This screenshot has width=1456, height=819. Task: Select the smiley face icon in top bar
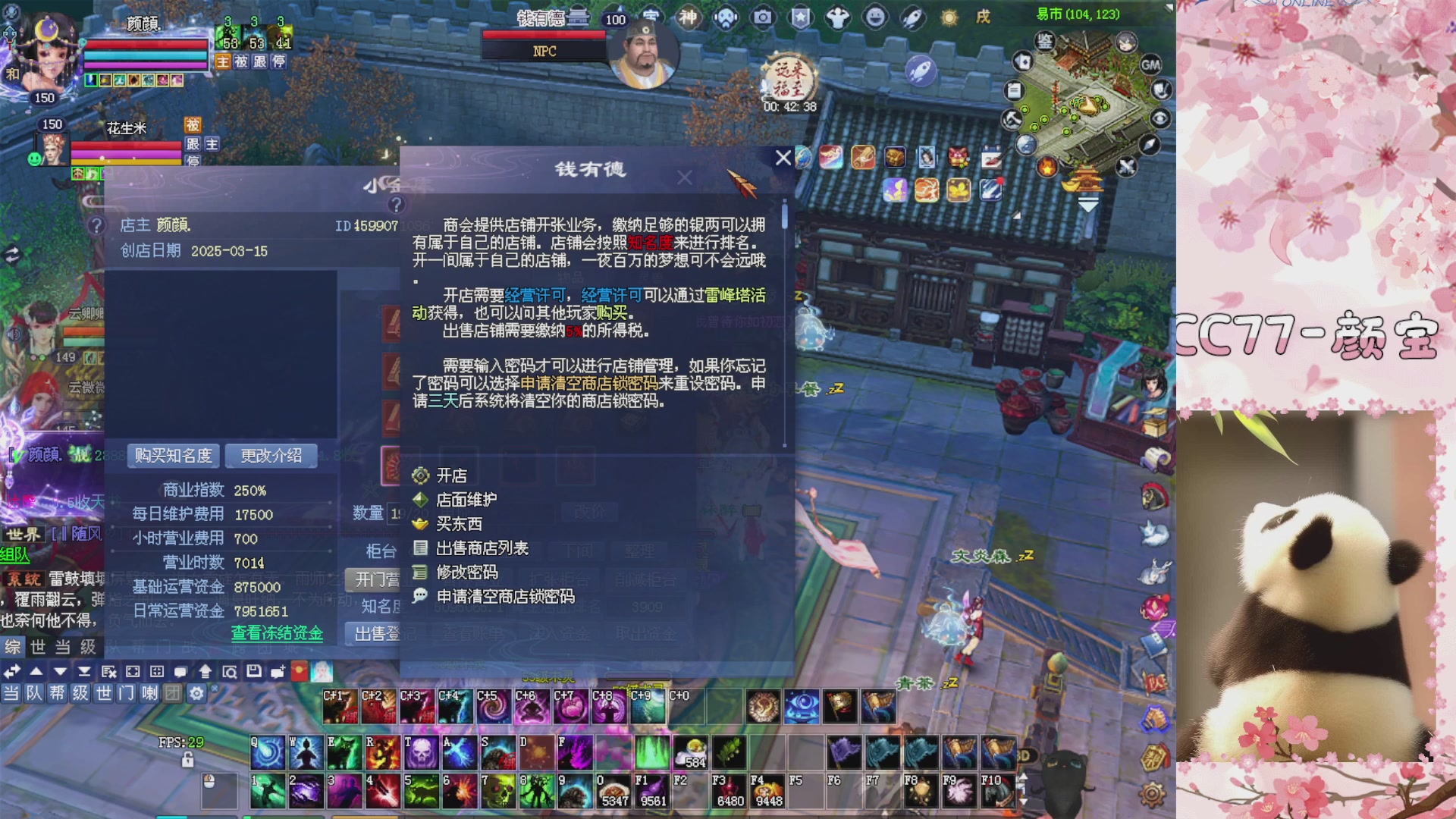(875, 18)
